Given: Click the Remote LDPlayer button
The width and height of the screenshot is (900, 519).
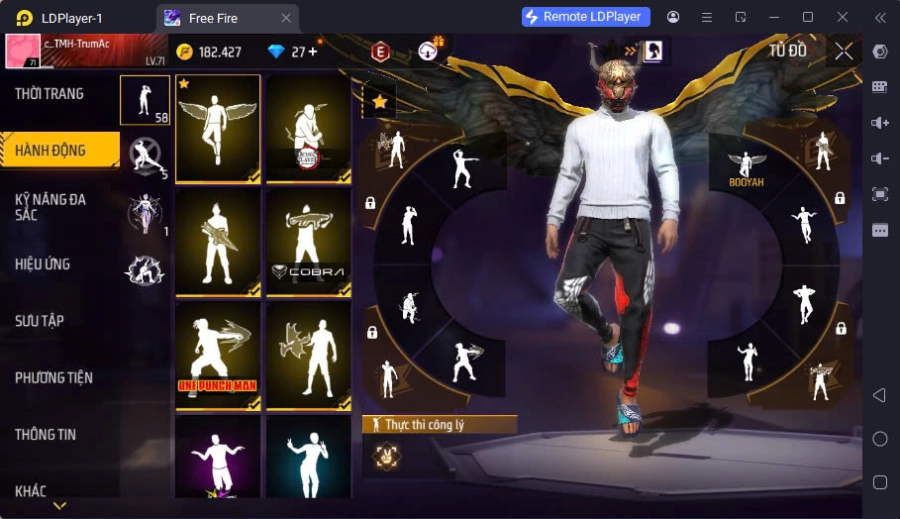Looking at the screenshot, I should (586, 17).
